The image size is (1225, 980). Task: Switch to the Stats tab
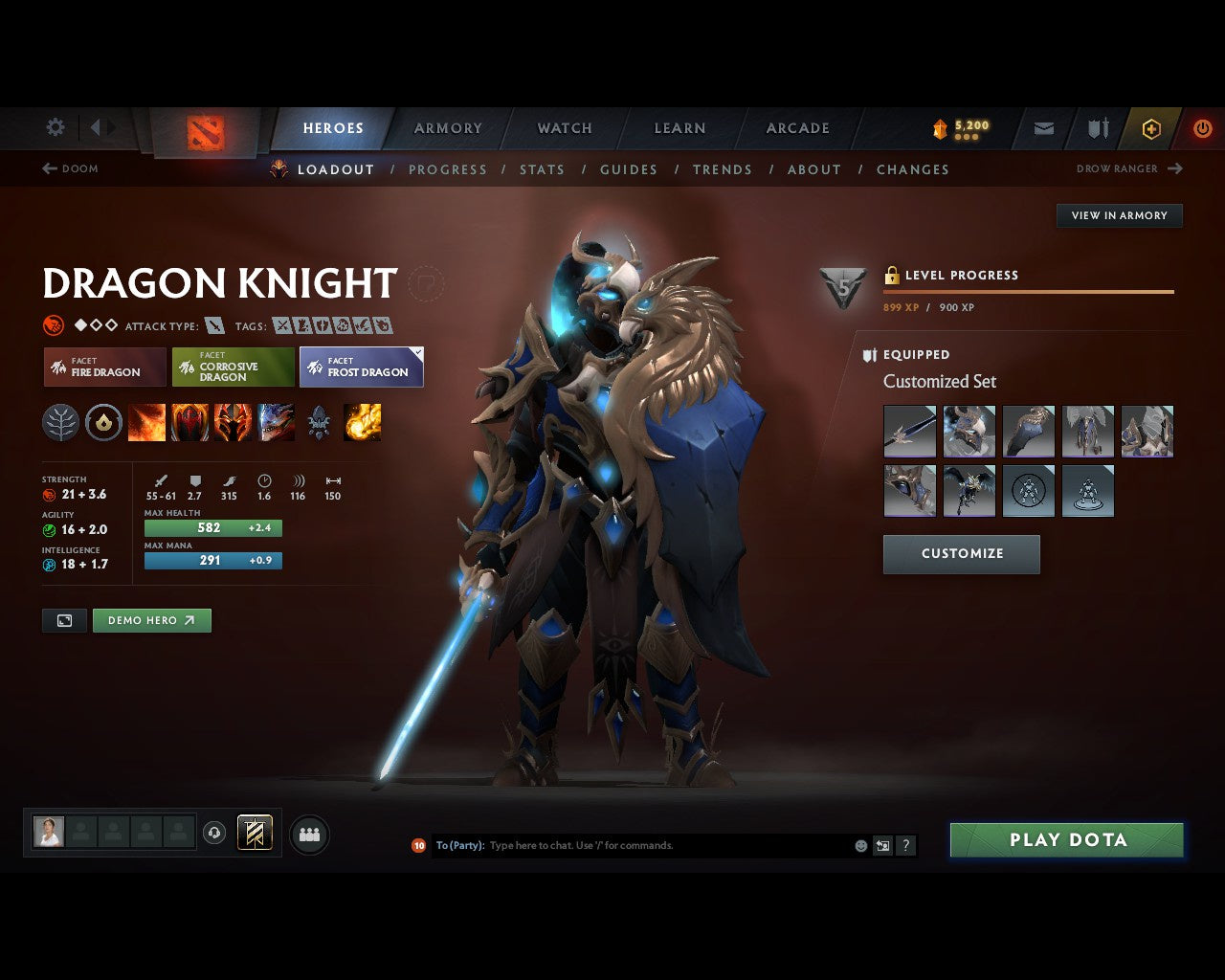click(x=542, y=169)
